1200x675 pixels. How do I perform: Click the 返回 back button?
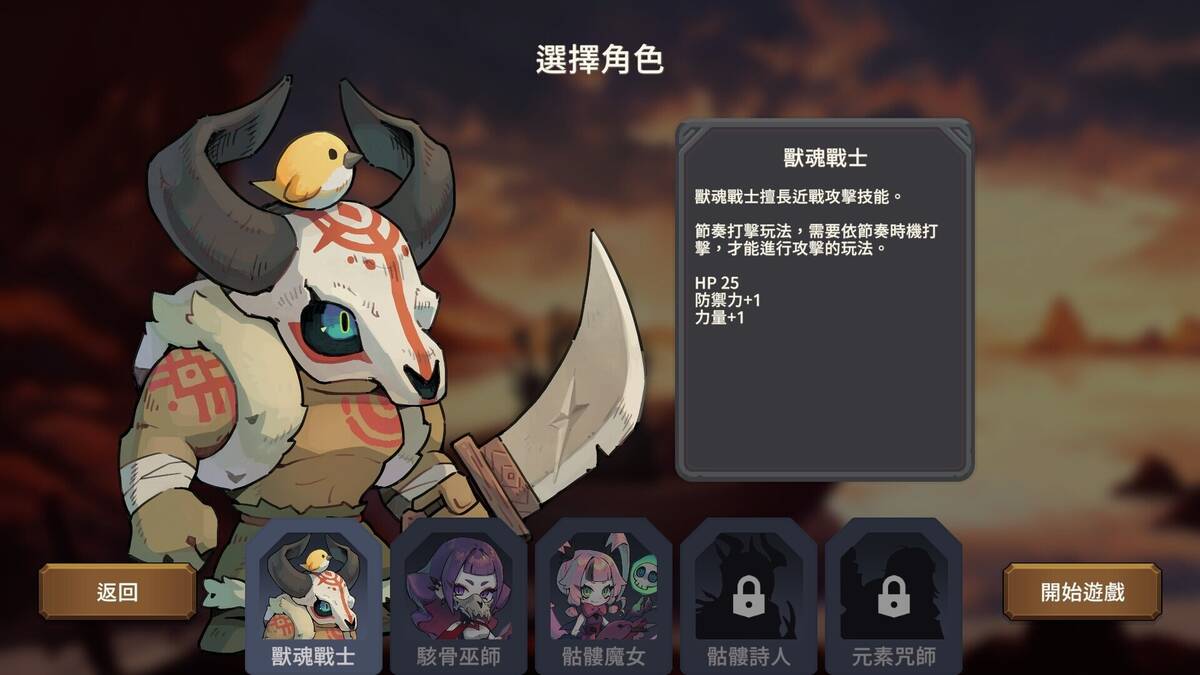[x=117, y=591]
